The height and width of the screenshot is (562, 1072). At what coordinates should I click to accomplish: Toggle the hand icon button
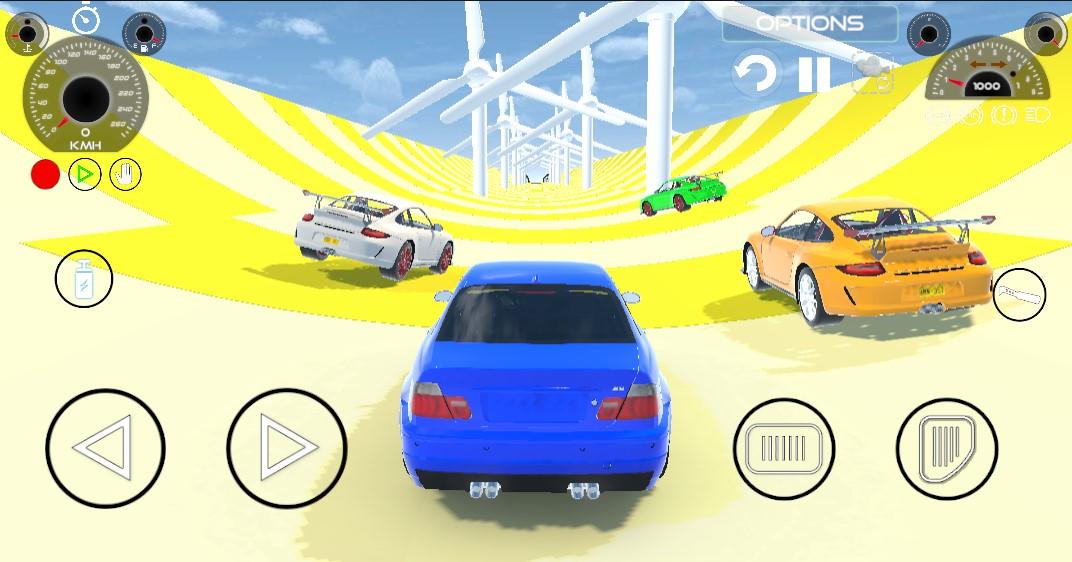click(x=125, y=175)
